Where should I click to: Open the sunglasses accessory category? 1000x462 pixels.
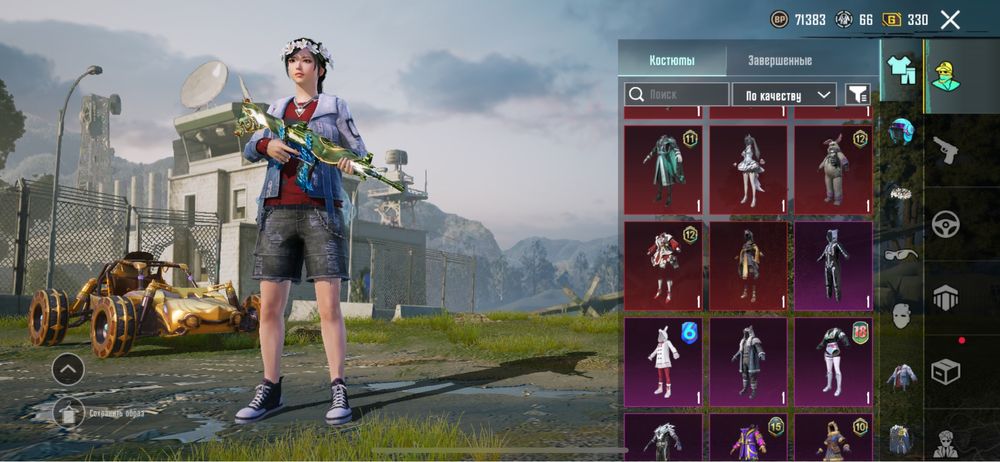point(902,254)
